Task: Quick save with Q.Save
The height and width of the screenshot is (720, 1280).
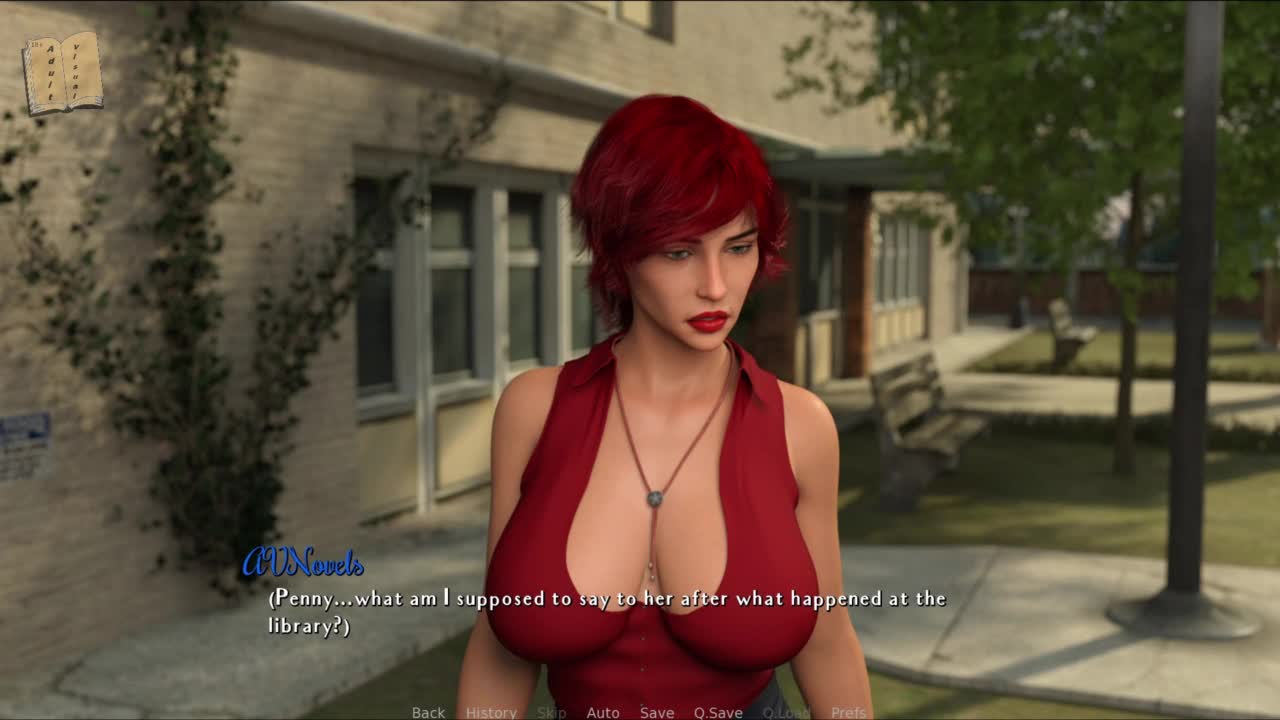Action: 718,712
